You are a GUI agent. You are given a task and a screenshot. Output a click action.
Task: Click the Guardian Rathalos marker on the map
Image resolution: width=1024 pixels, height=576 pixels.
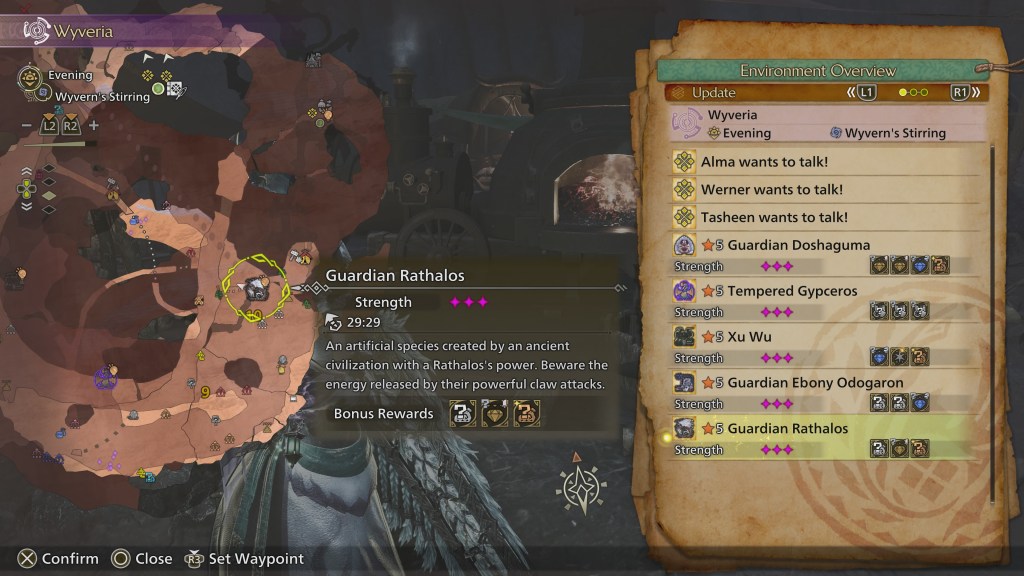click(x=256, y=290)
